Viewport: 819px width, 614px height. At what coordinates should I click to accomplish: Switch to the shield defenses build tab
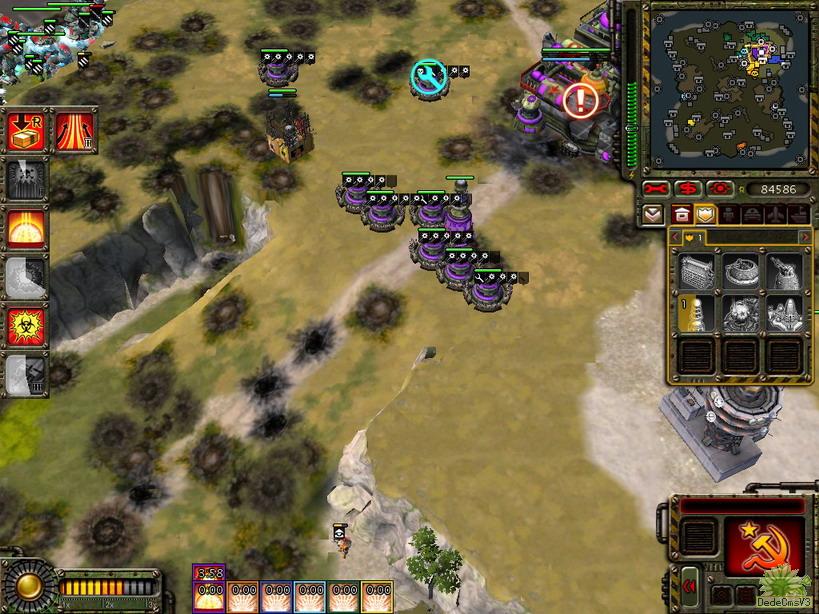coord(706,214)
